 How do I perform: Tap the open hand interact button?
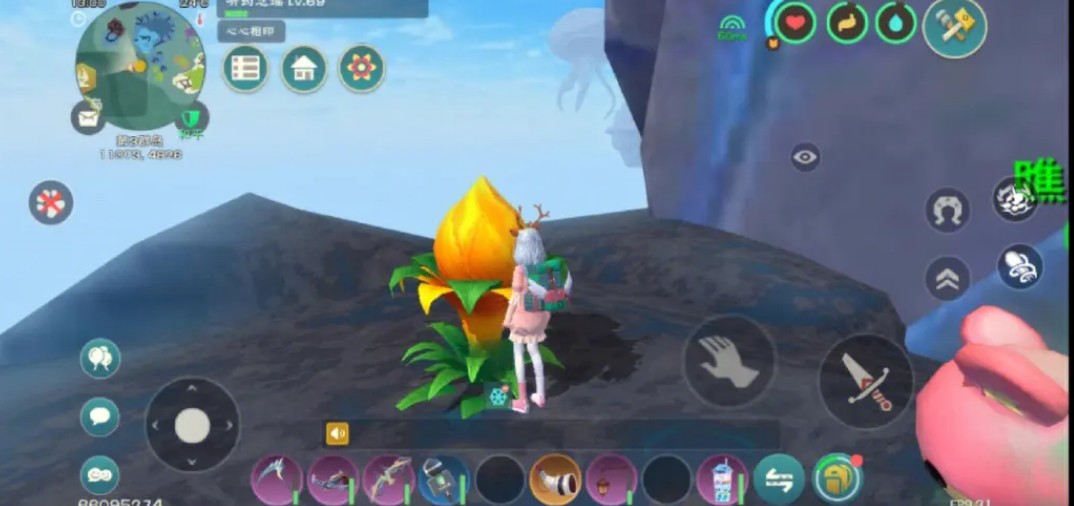pyautogui.click(x=729, y=361)
